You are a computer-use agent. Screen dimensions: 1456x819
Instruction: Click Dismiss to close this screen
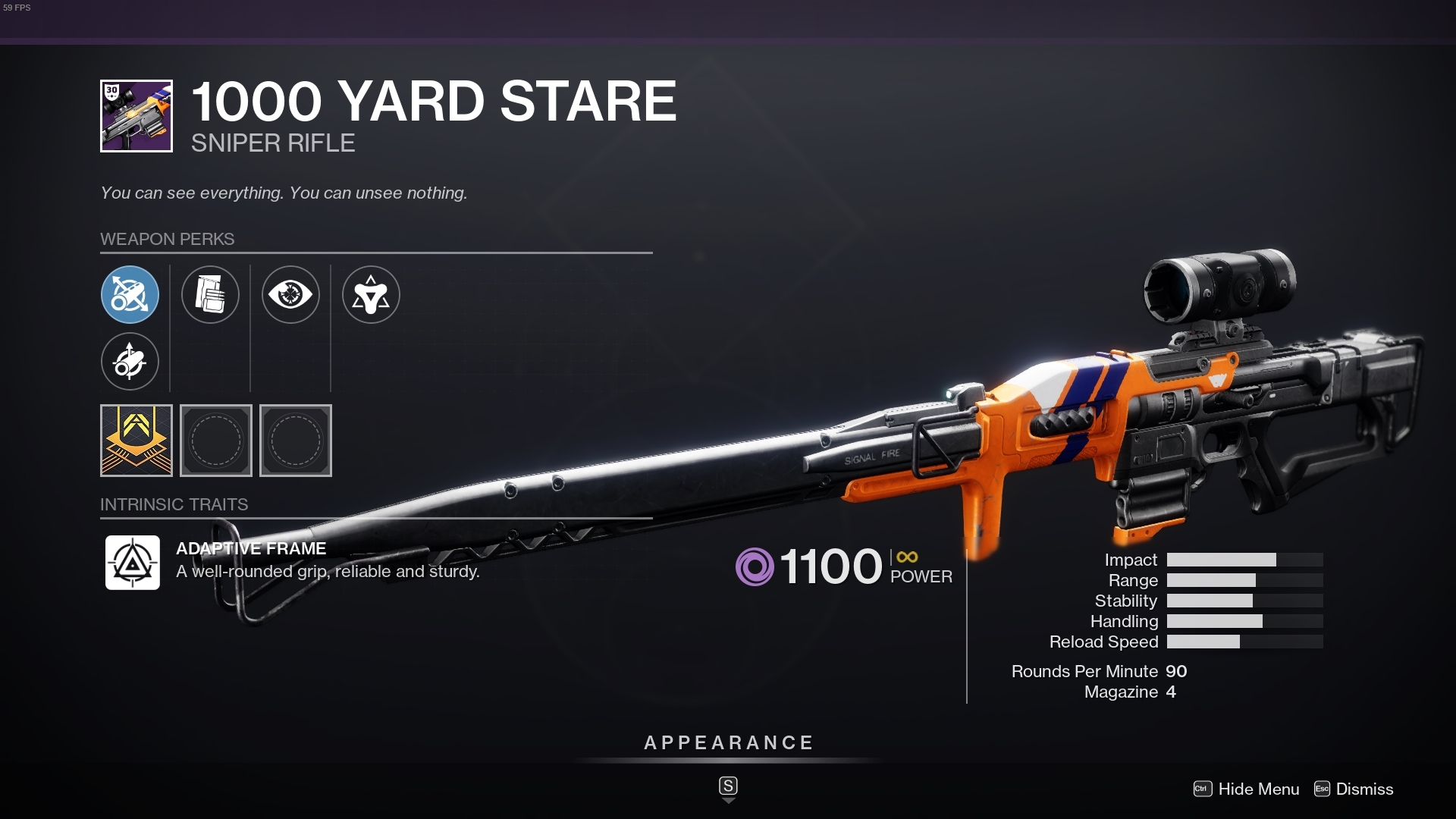[1365, 789]
